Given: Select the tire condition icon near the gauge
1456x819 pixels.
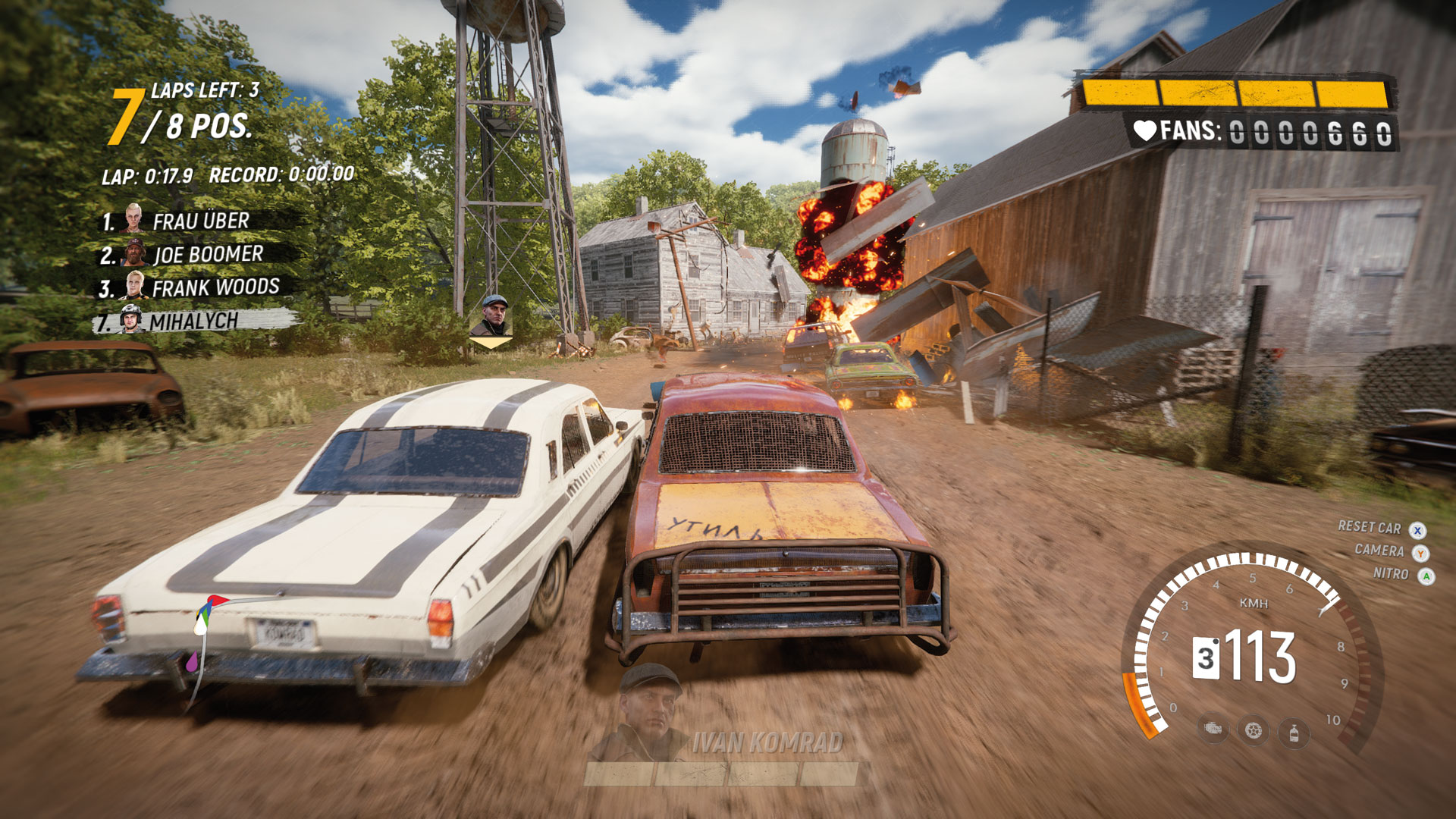Looking at the screenshot, I should click(1254, 730).
